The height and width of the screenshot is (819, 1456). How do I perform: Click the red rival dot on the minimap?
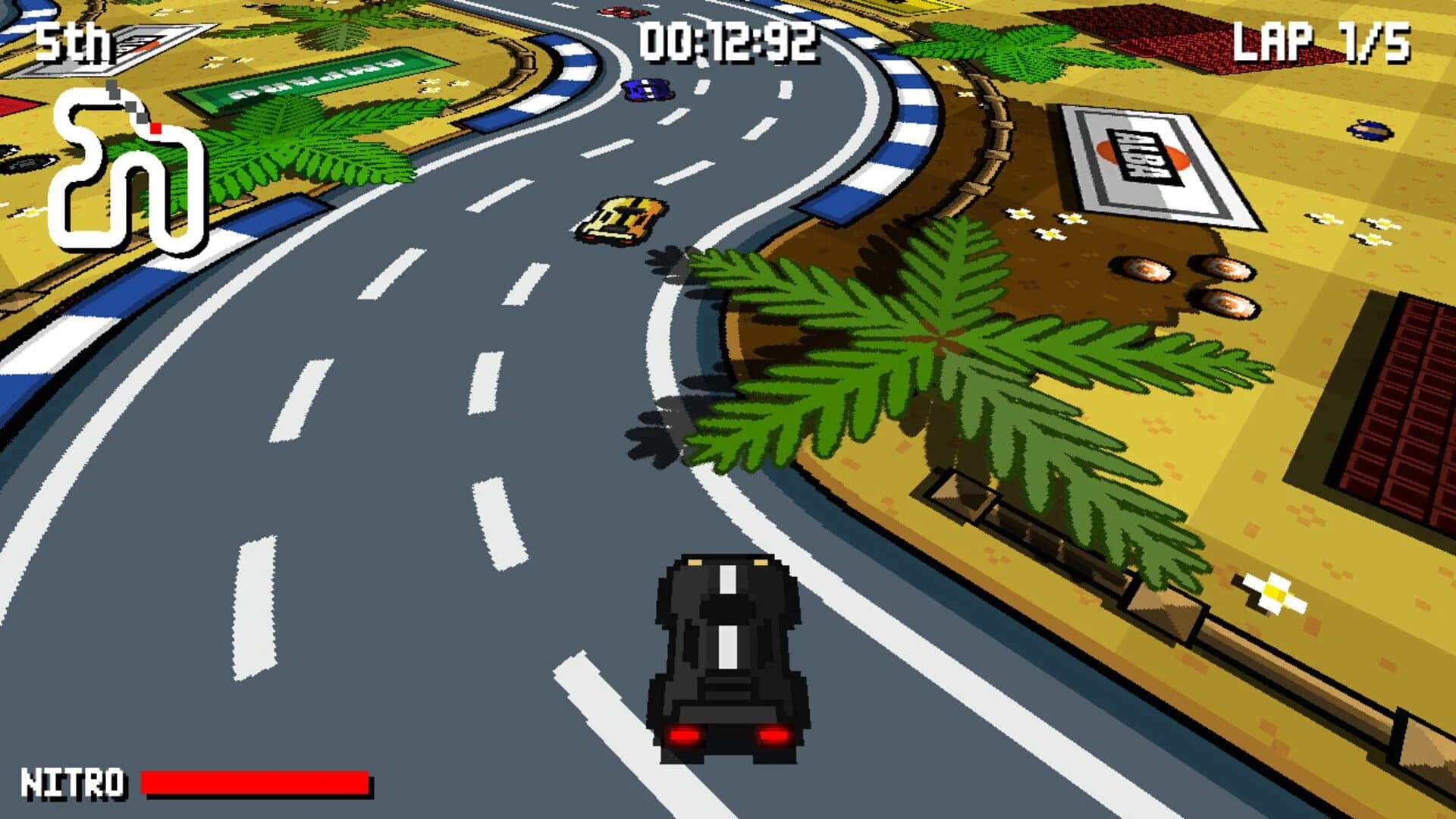pos(155,127)
